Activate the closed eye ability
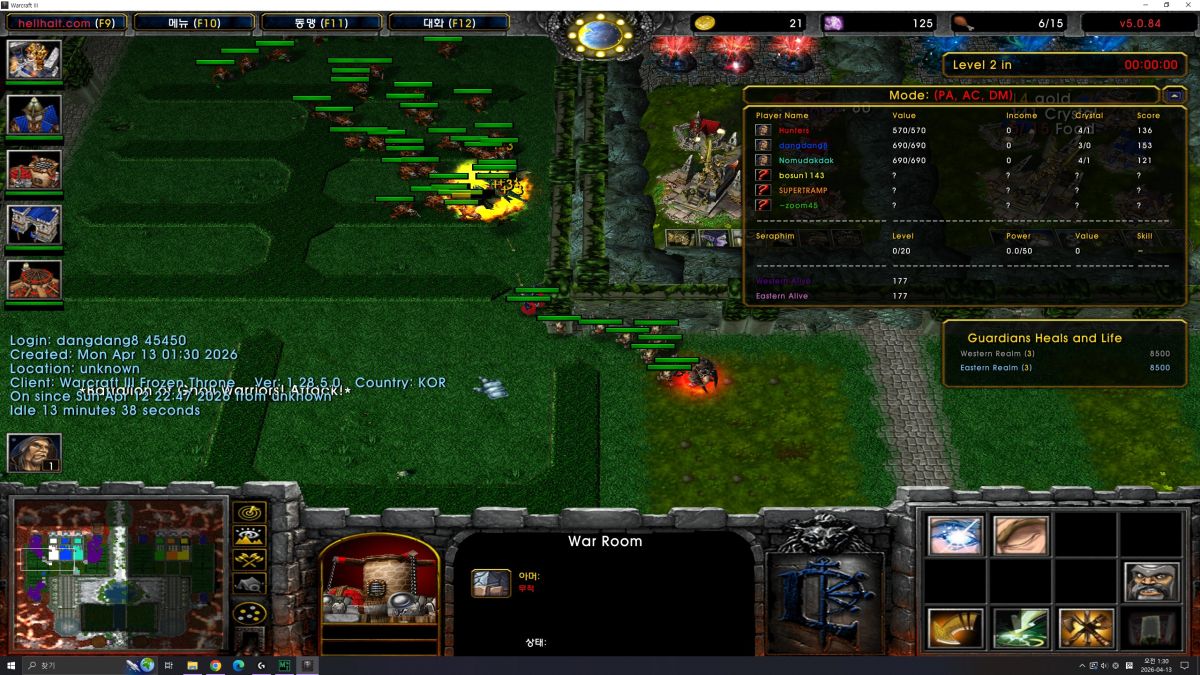 (x=1021, y=536)
